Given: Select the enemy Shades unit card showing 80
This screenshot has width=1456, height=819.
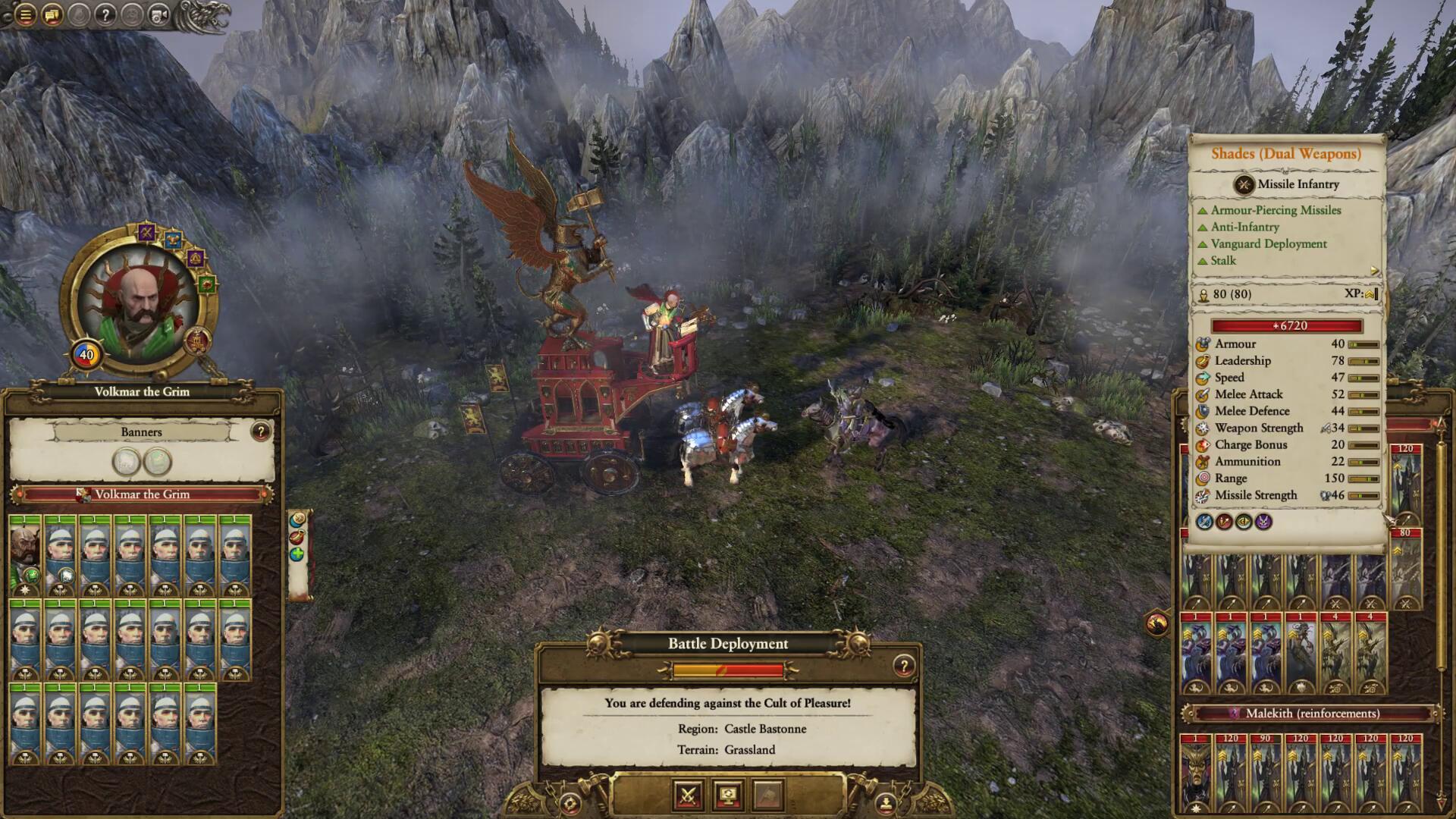Looking at the screenshot, I should point(1405,569).
